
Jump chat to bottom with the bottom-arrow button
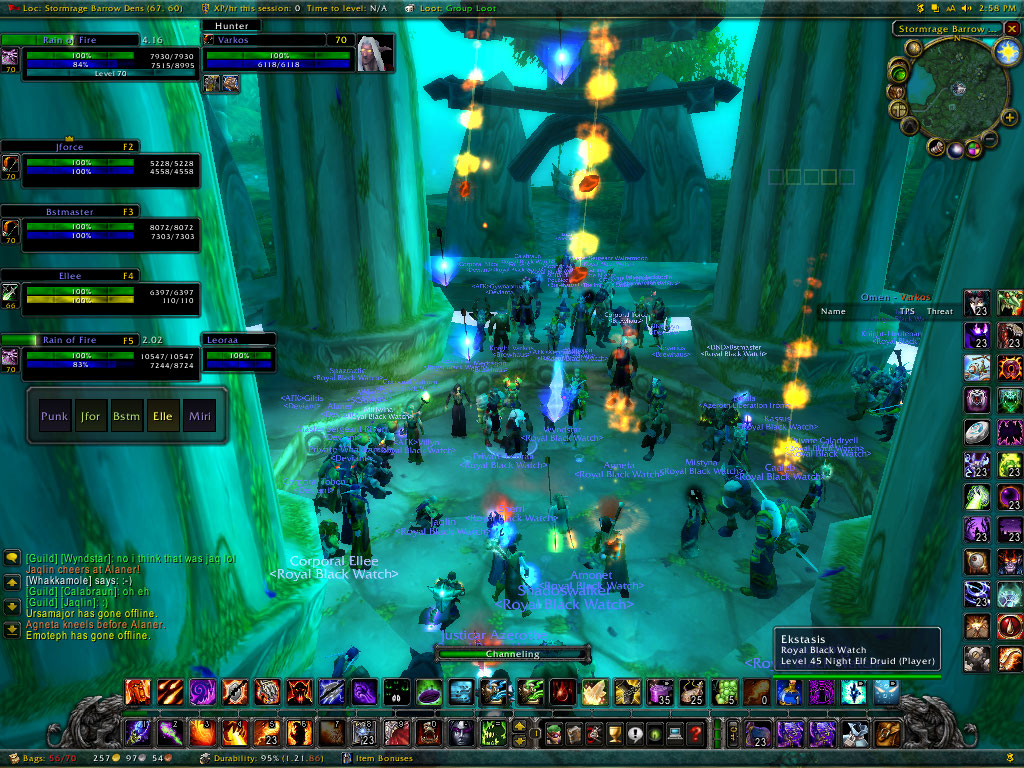pos(12,629)
